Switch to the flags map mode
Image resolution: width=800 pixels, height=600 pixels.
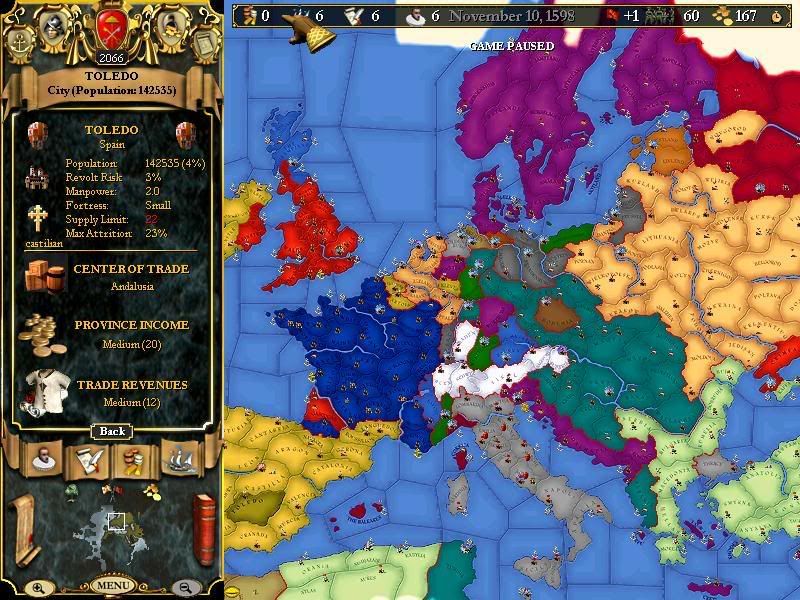[x=113, y=489]
